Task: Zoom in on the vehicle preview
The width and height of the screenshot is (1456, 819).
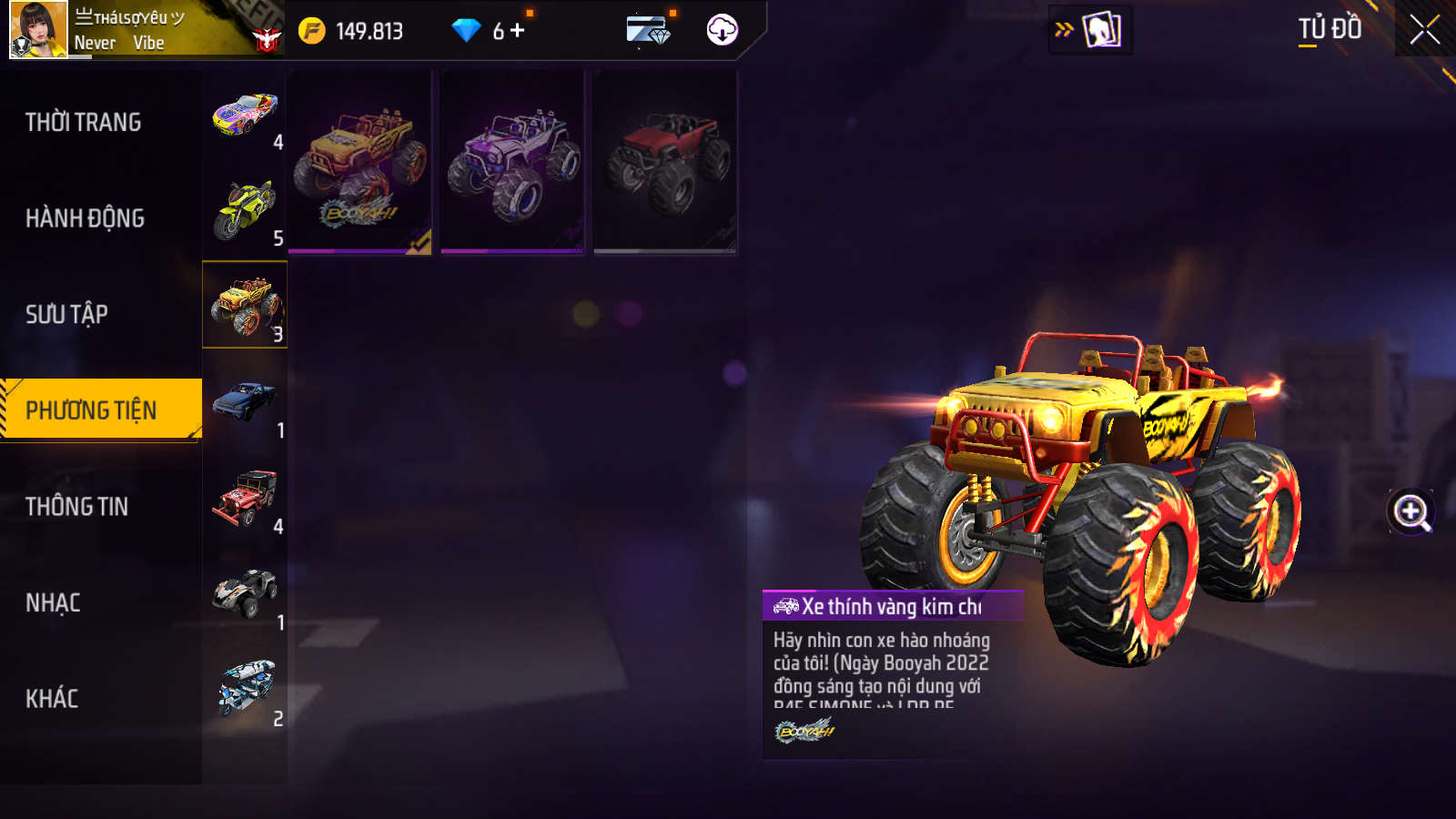Action: point(1410,511)
